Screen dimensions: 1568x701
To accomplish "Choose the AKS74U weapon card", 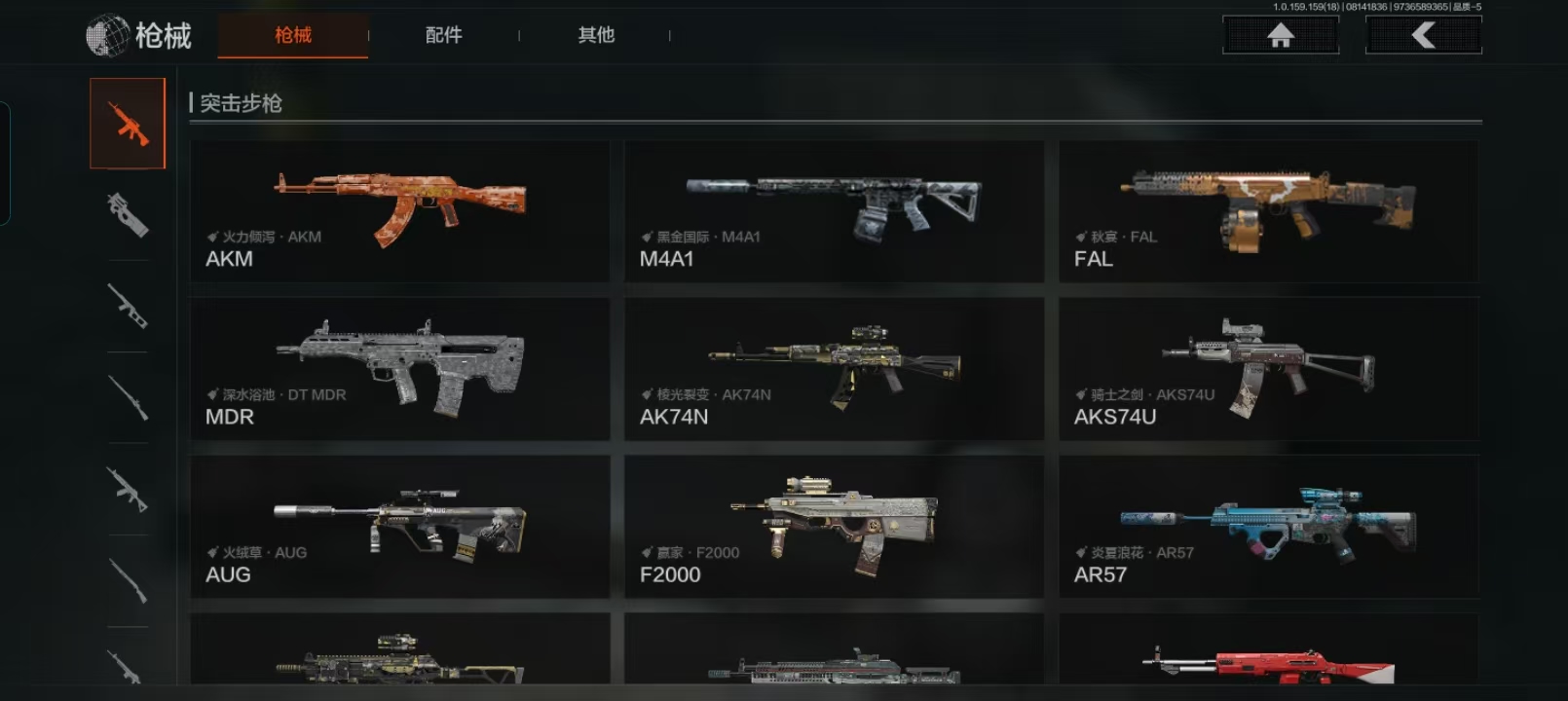I will pos(1268,369).
